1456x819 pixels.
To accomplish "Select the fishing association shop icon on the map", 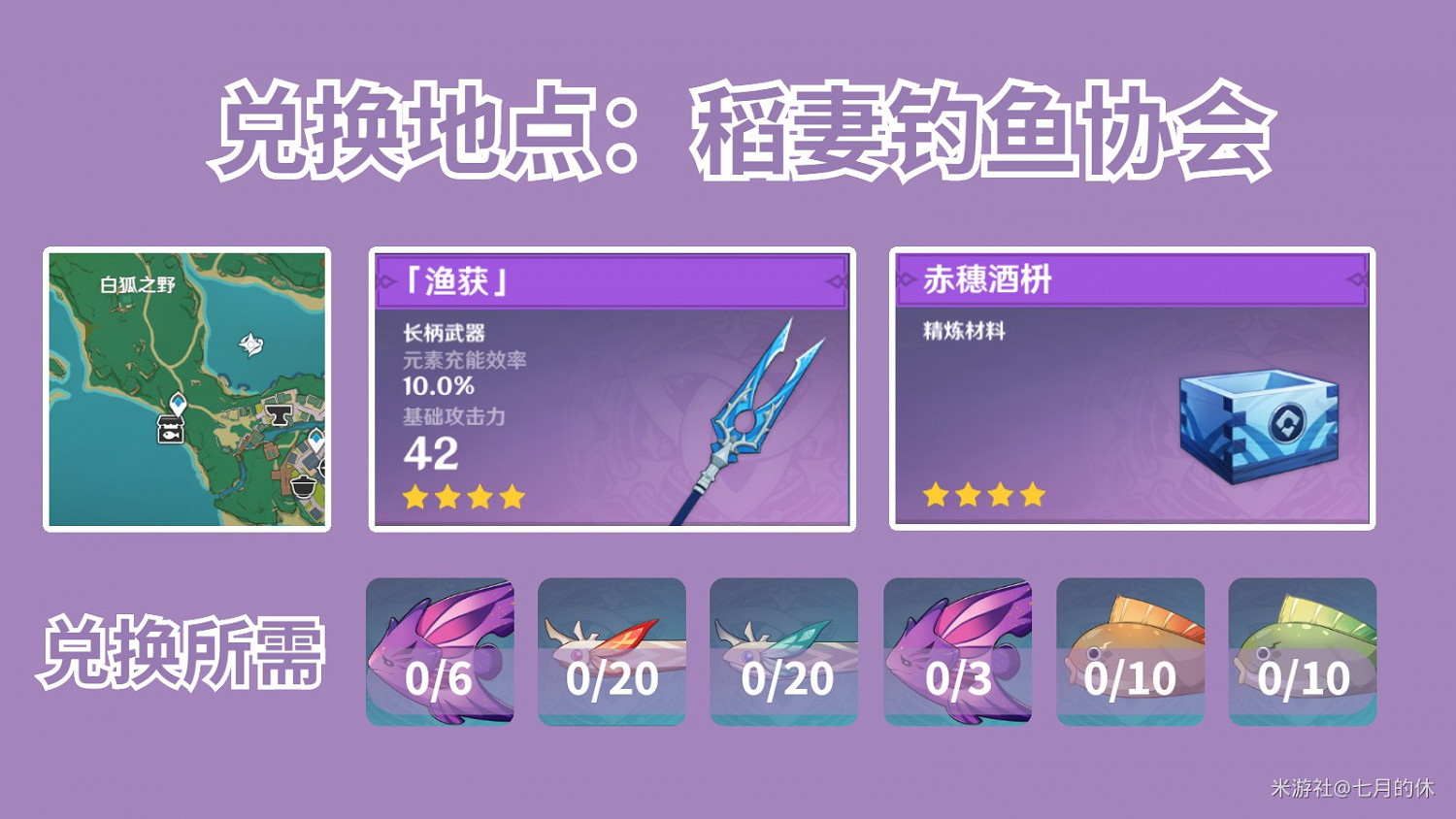I will click(x=172, y=429).
